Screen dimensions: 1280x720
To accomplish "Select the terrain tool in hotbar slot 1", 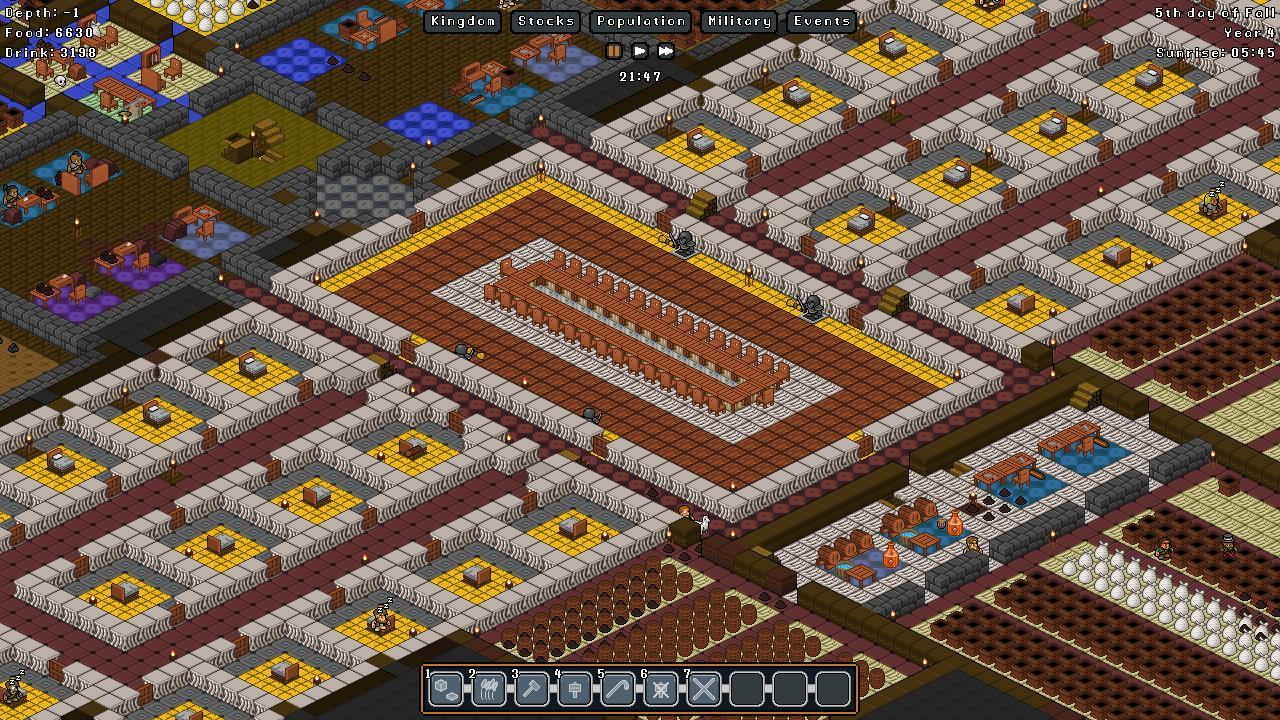I will coord(445,689).
